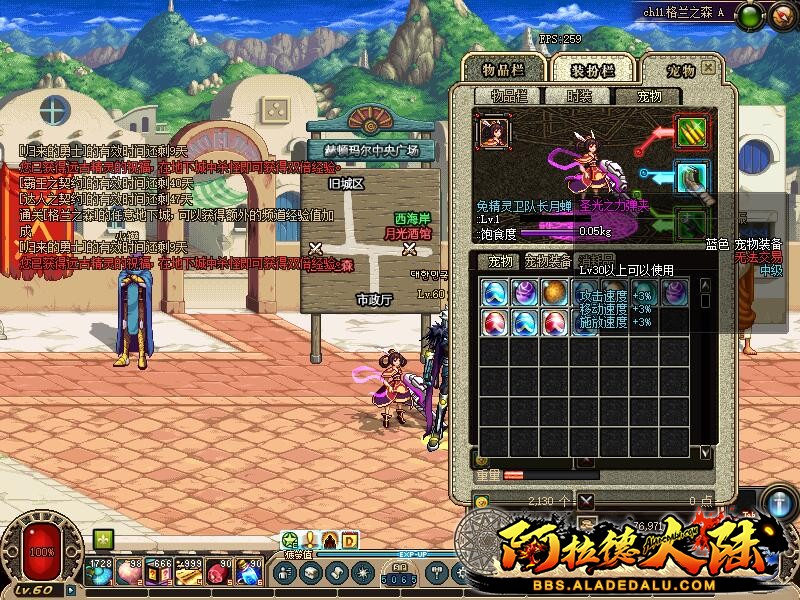Click the pet portrait slot
This screenshot has height=600, width=800.
[x=492, y=132]
